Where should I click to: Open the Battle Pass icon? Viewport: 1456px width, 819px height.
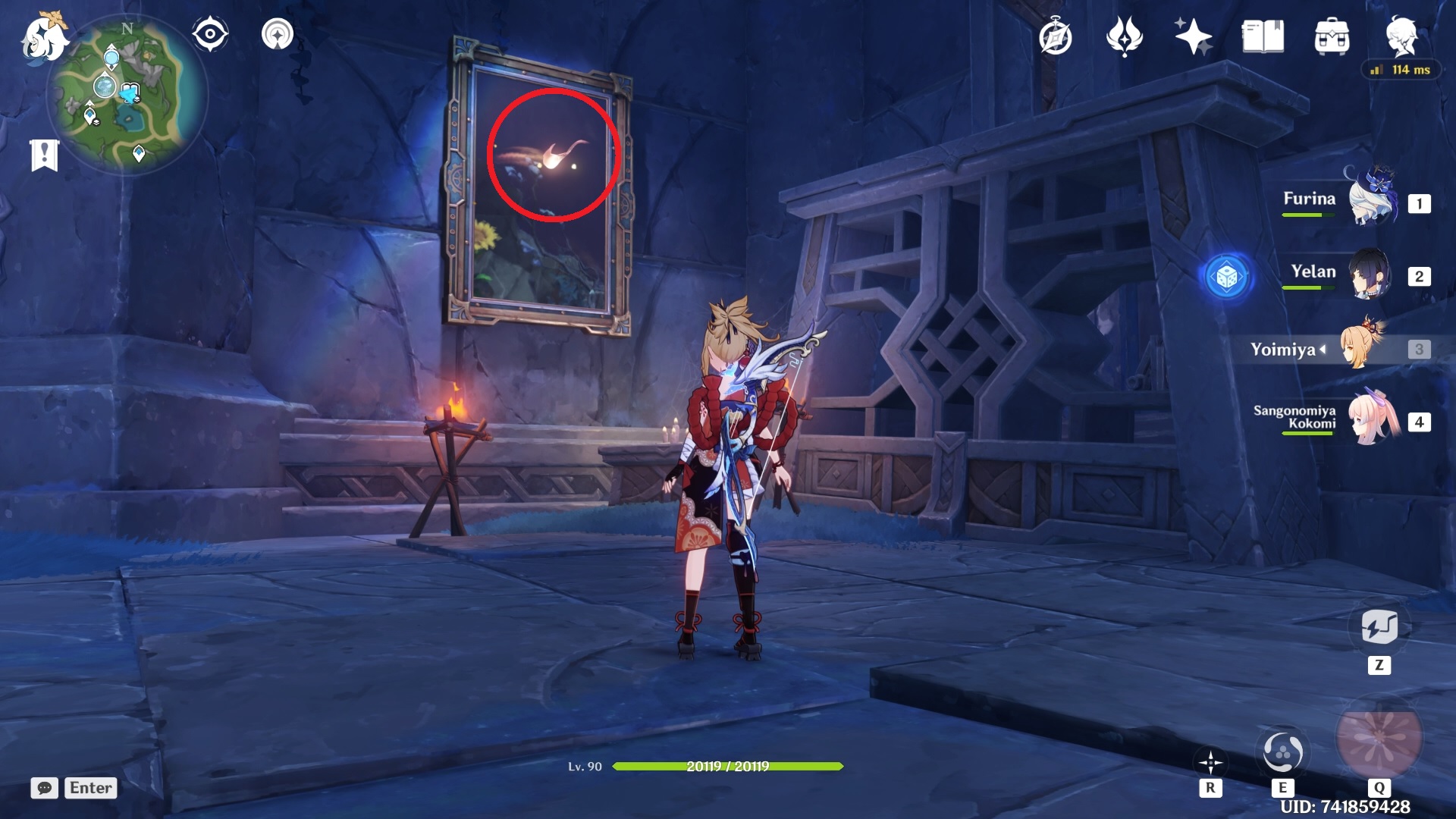point(1125,36)
